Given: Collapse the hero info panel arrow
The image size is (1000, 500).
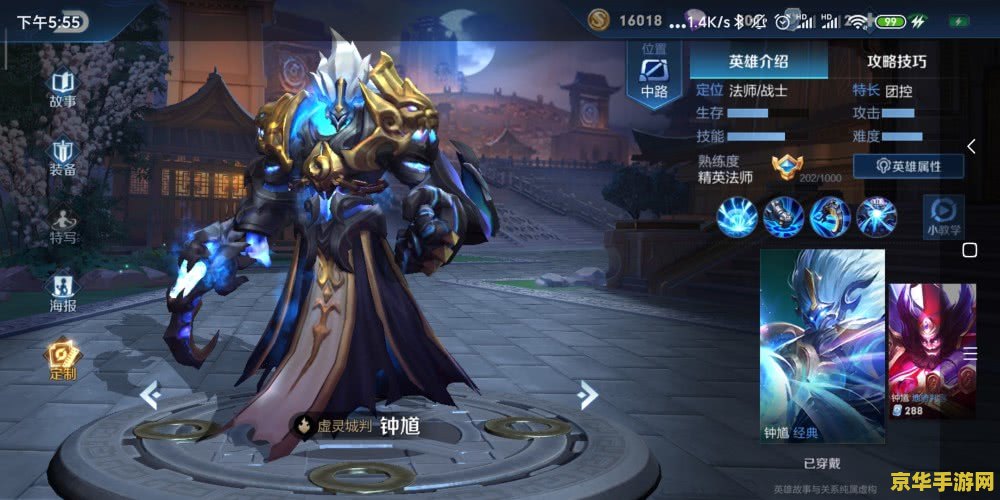Looking at the screenshot, I should click(x=970, y=147).
